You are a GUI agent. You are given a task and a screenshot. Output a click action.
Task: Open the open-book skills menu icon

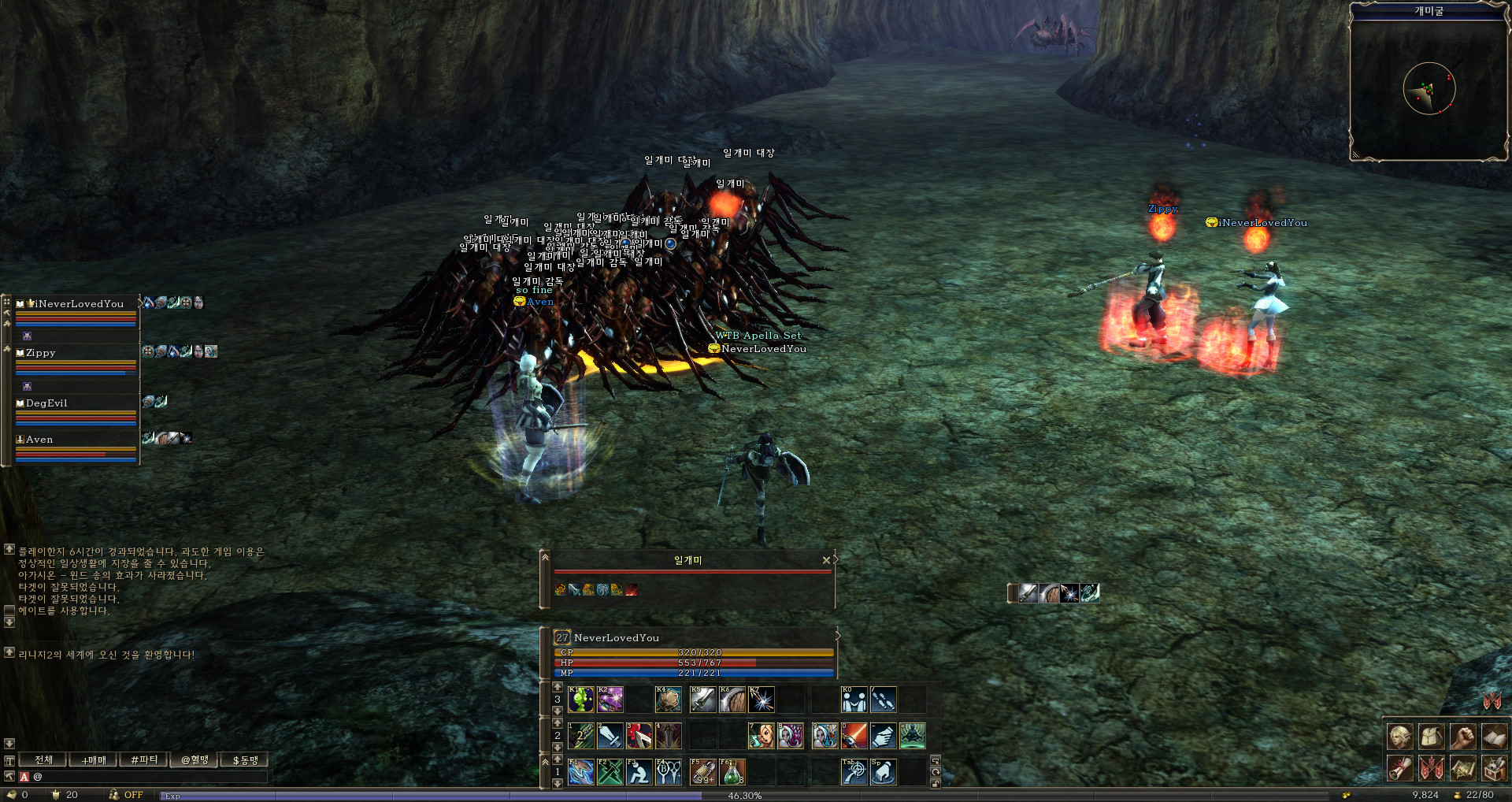tap(1494, 737)
